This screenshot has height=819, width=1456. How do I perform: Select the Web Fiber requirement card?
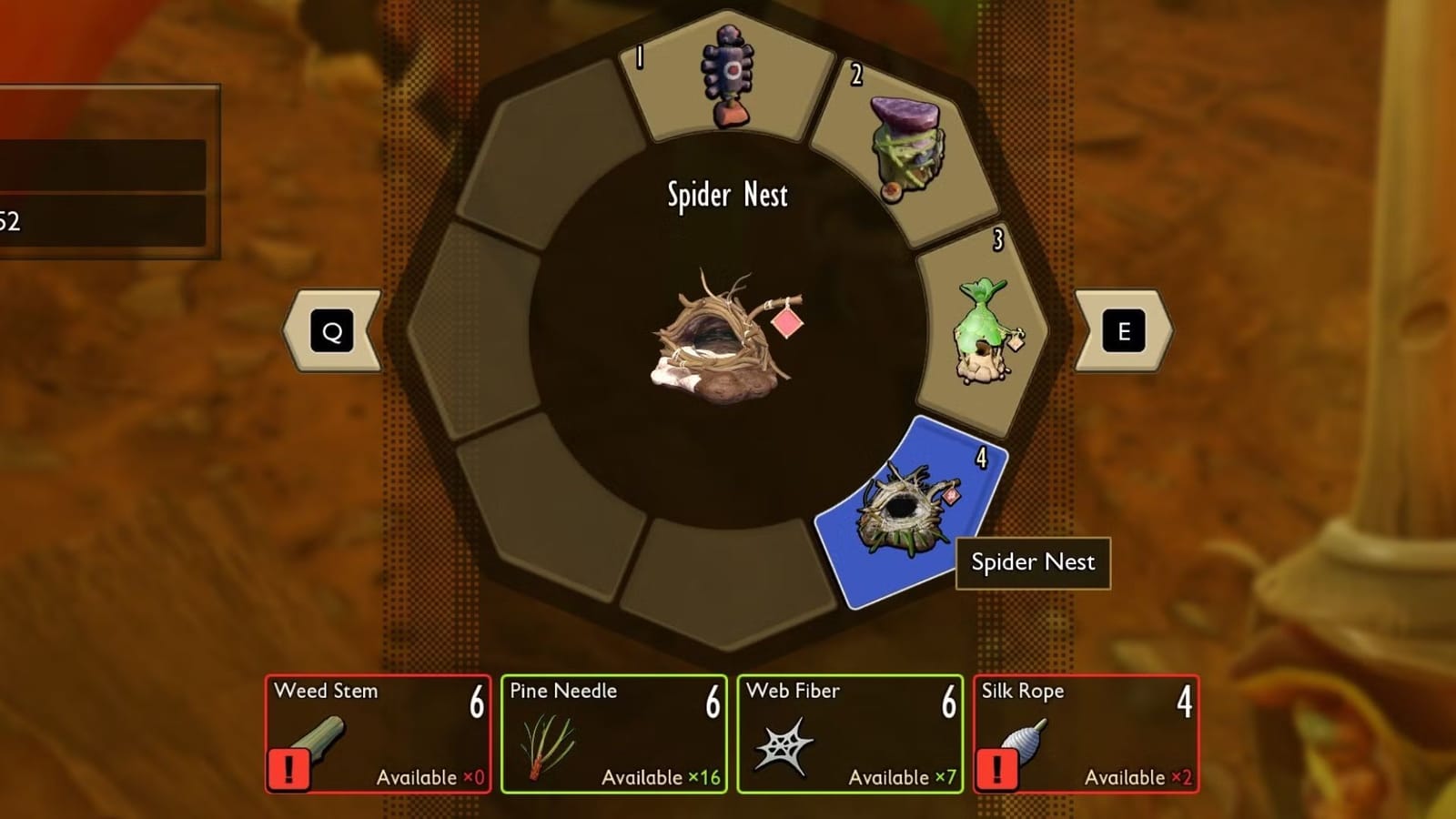coord(851,733)
